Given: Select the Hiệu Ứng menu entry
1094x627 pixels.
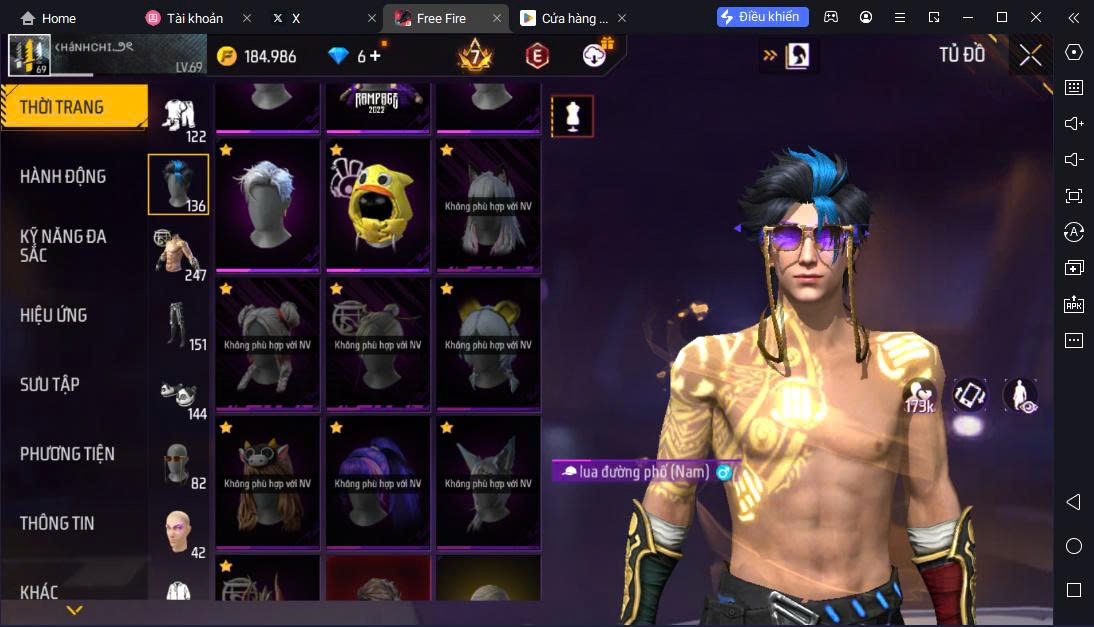Looking at the screenshot, I should [54, 315].
